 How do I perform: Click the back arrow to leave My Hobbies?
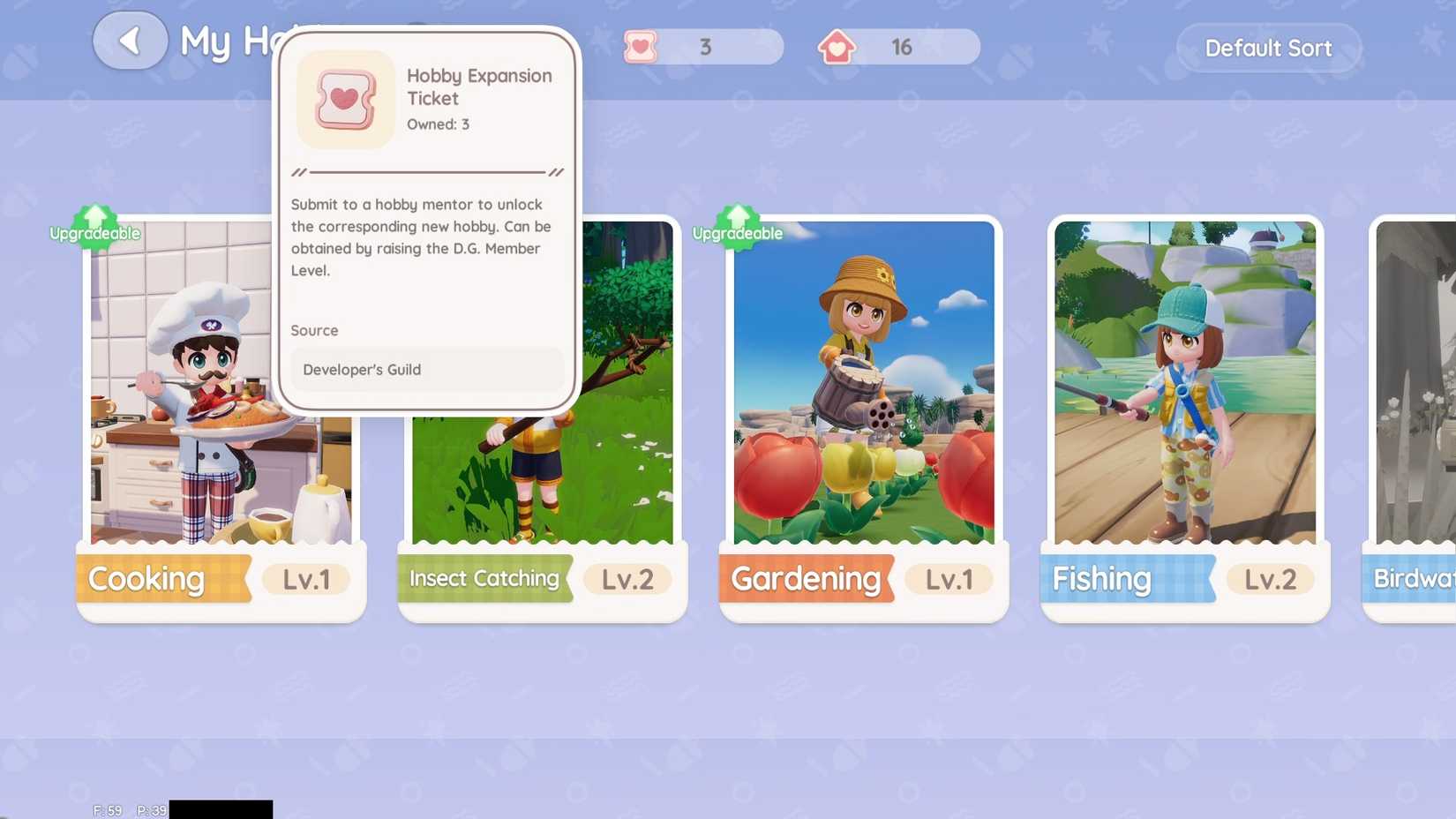pyautogui.click(x=130, y=40)
